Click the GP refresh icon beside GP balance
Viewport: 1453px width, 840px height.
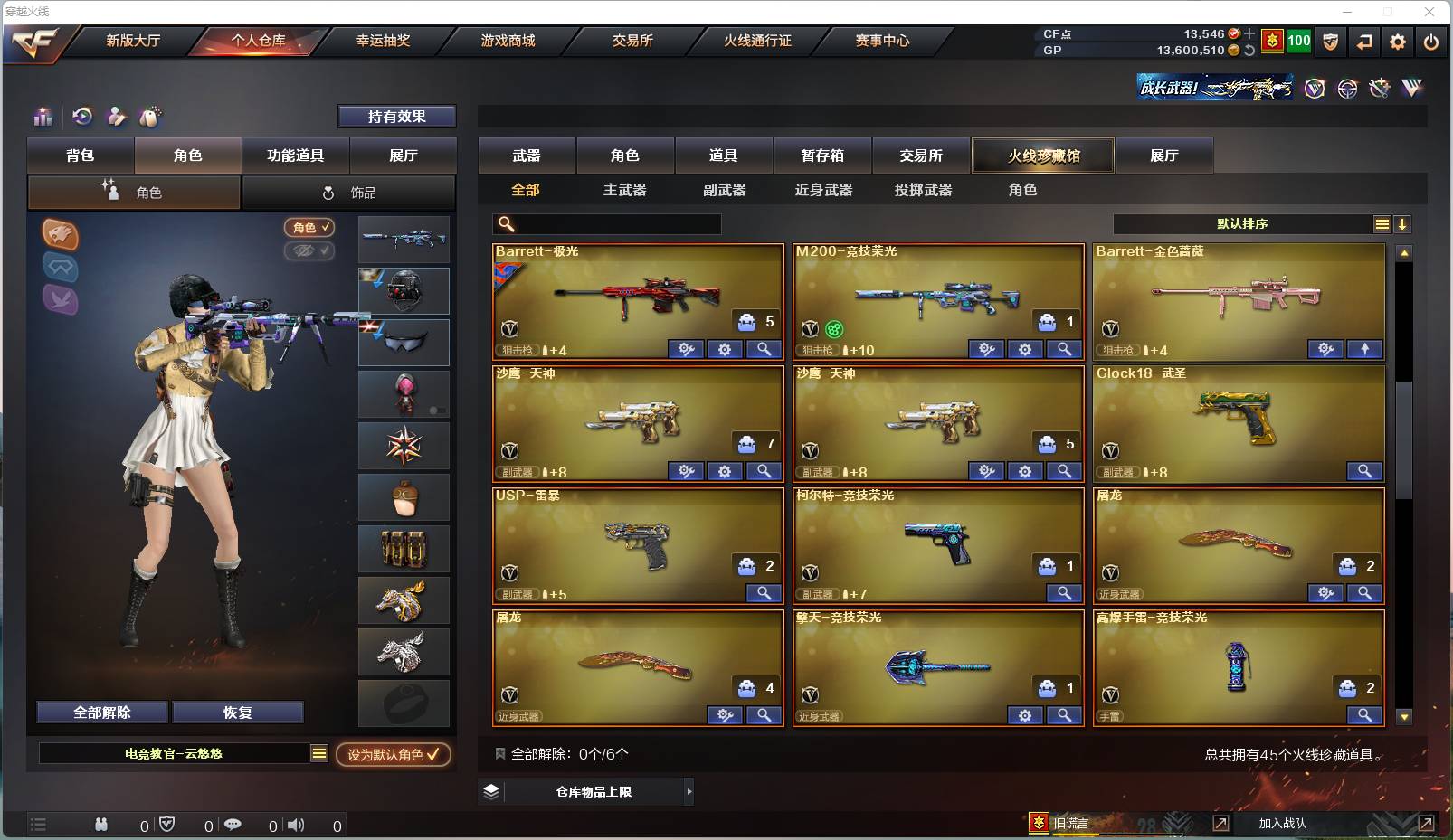(1249, 50)
